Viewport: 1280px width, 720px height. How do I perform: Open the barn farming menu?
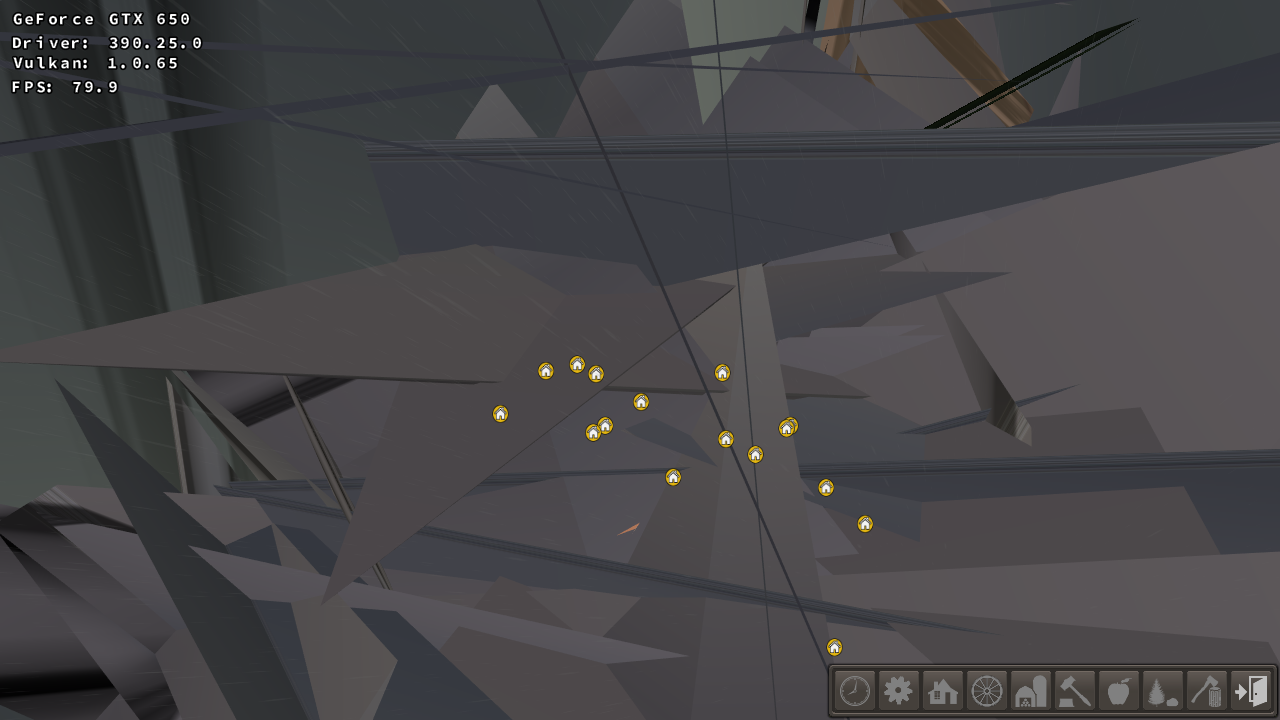1029,690
